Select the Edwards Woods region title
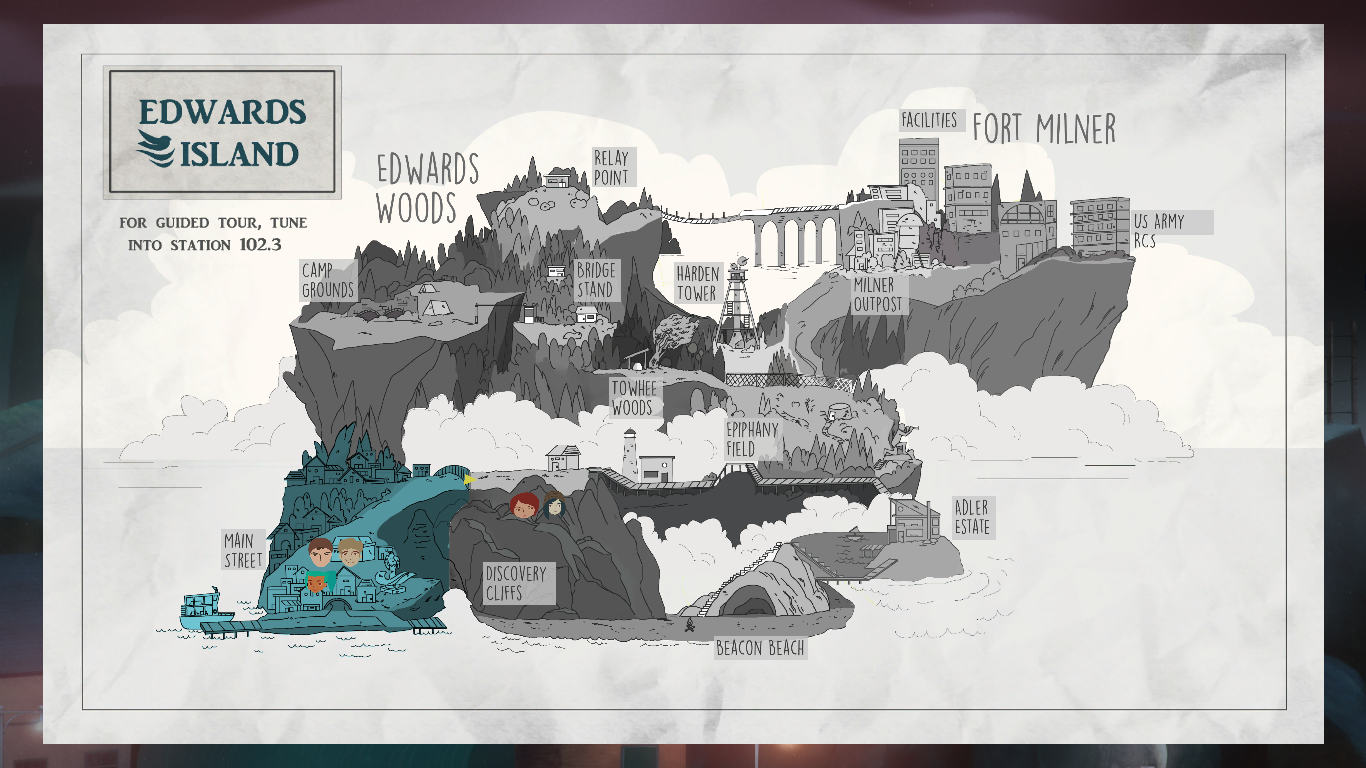 tap(426, 188)
